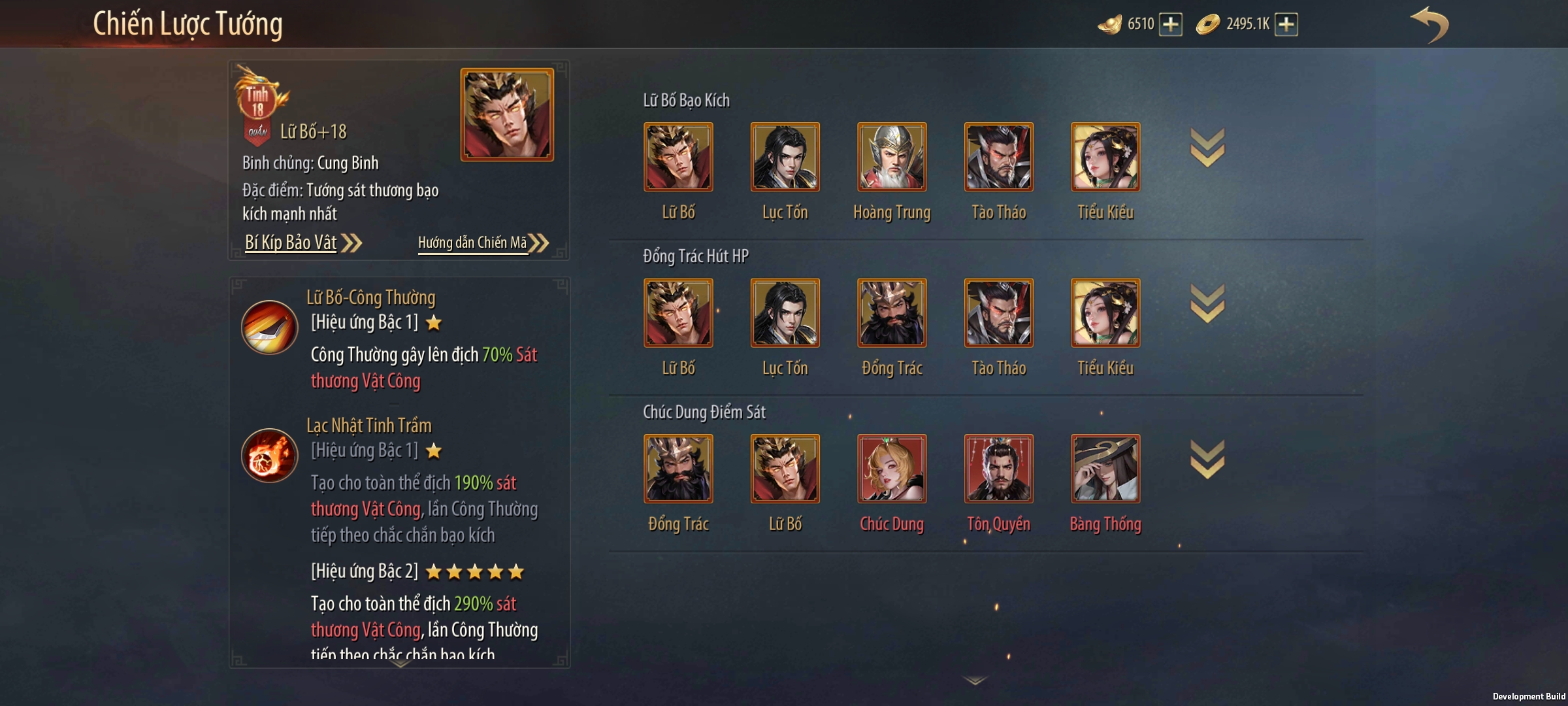Select Tiểu Kiều in Lữ Bố Bạo Kích lineup
The width and height of the screenshot is (1568, 706).
1105,157
